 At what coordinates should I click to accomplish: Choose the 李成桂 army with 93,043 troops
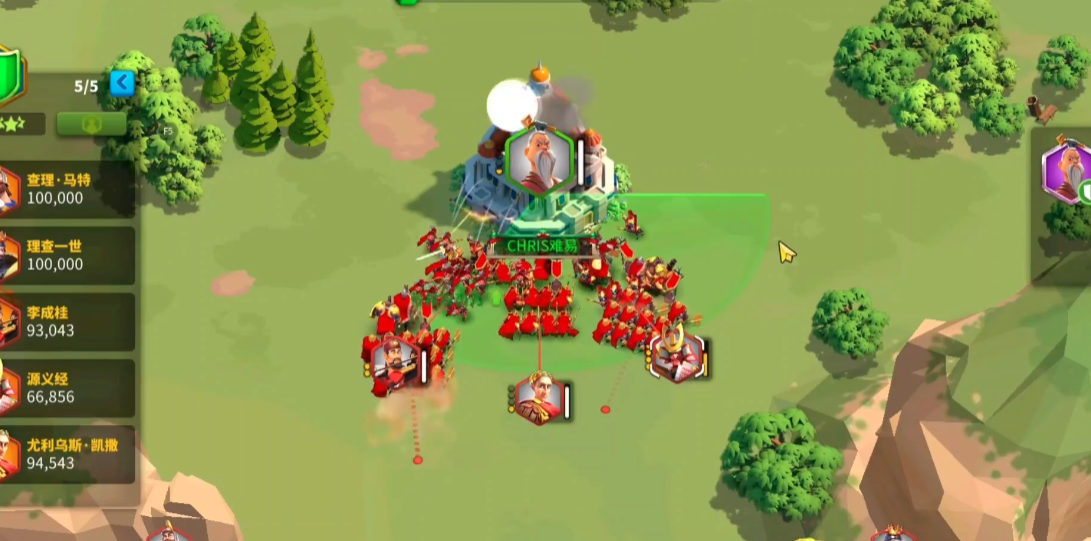tap(68, 321)
